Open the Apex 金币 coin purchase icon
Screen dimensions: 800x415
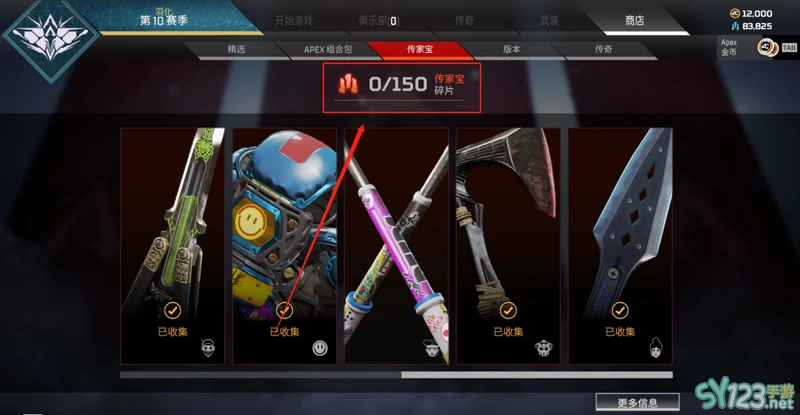coord(768,47)
